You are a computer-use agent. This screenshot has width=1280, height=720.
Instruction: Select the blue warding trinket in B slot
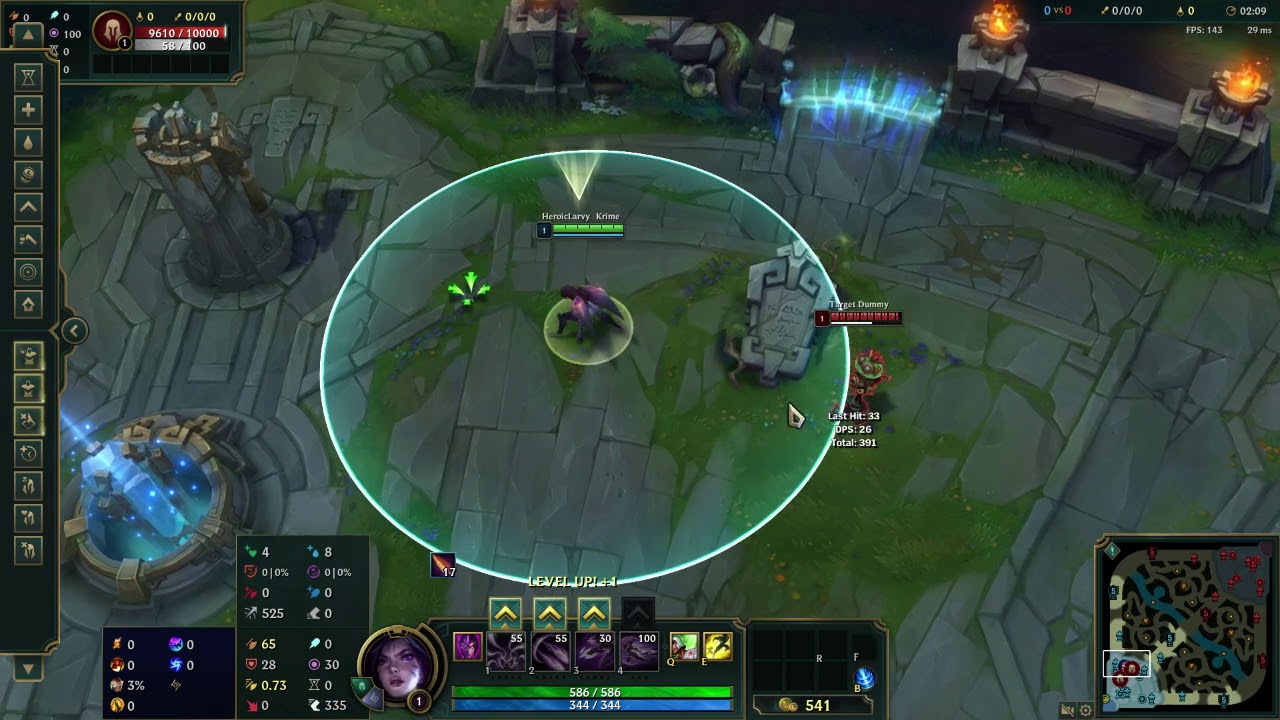pyautogui.click(x=865, y=678)
